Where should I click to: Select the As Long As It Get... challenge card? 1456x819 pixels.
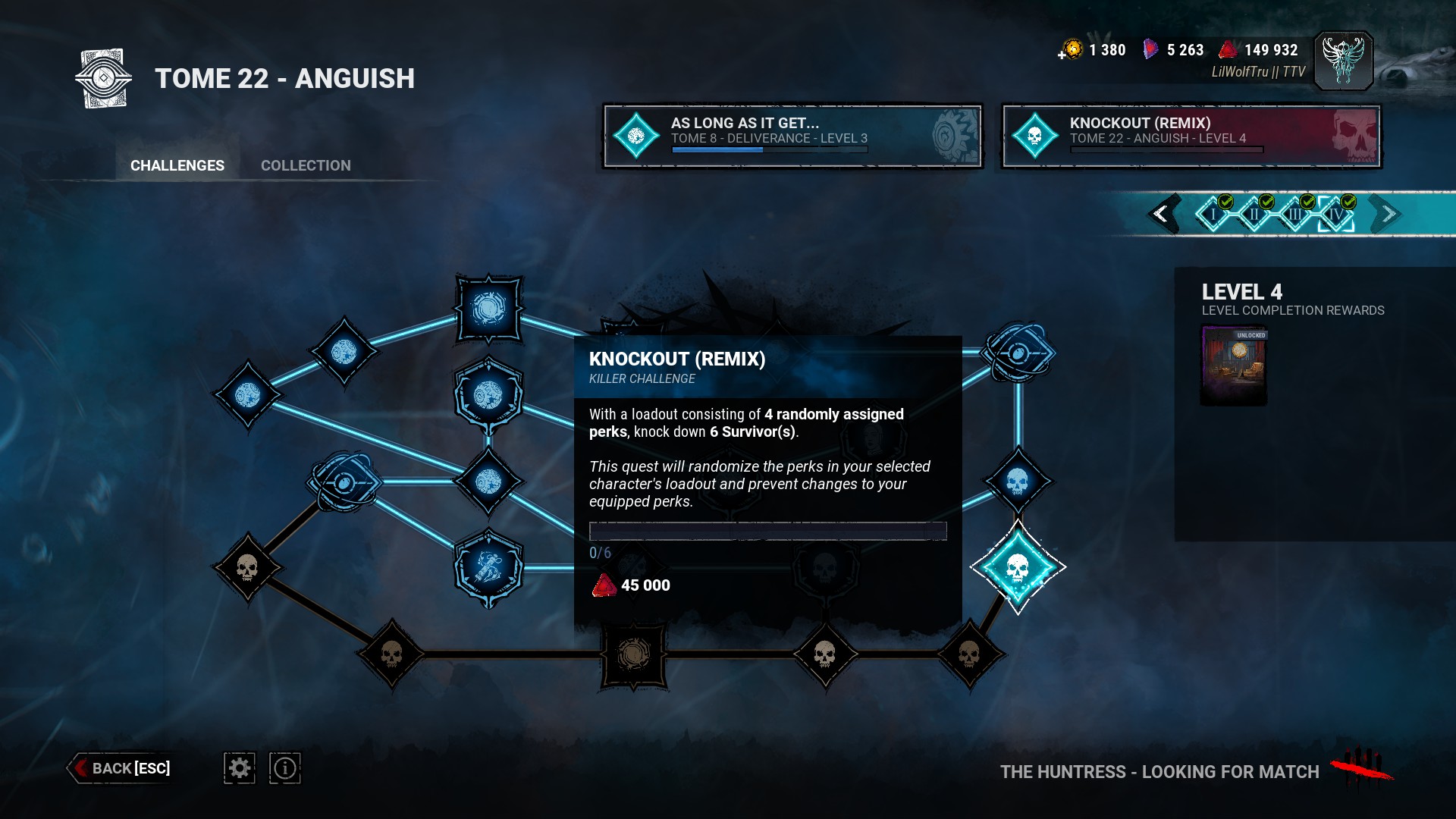[792, 136]
